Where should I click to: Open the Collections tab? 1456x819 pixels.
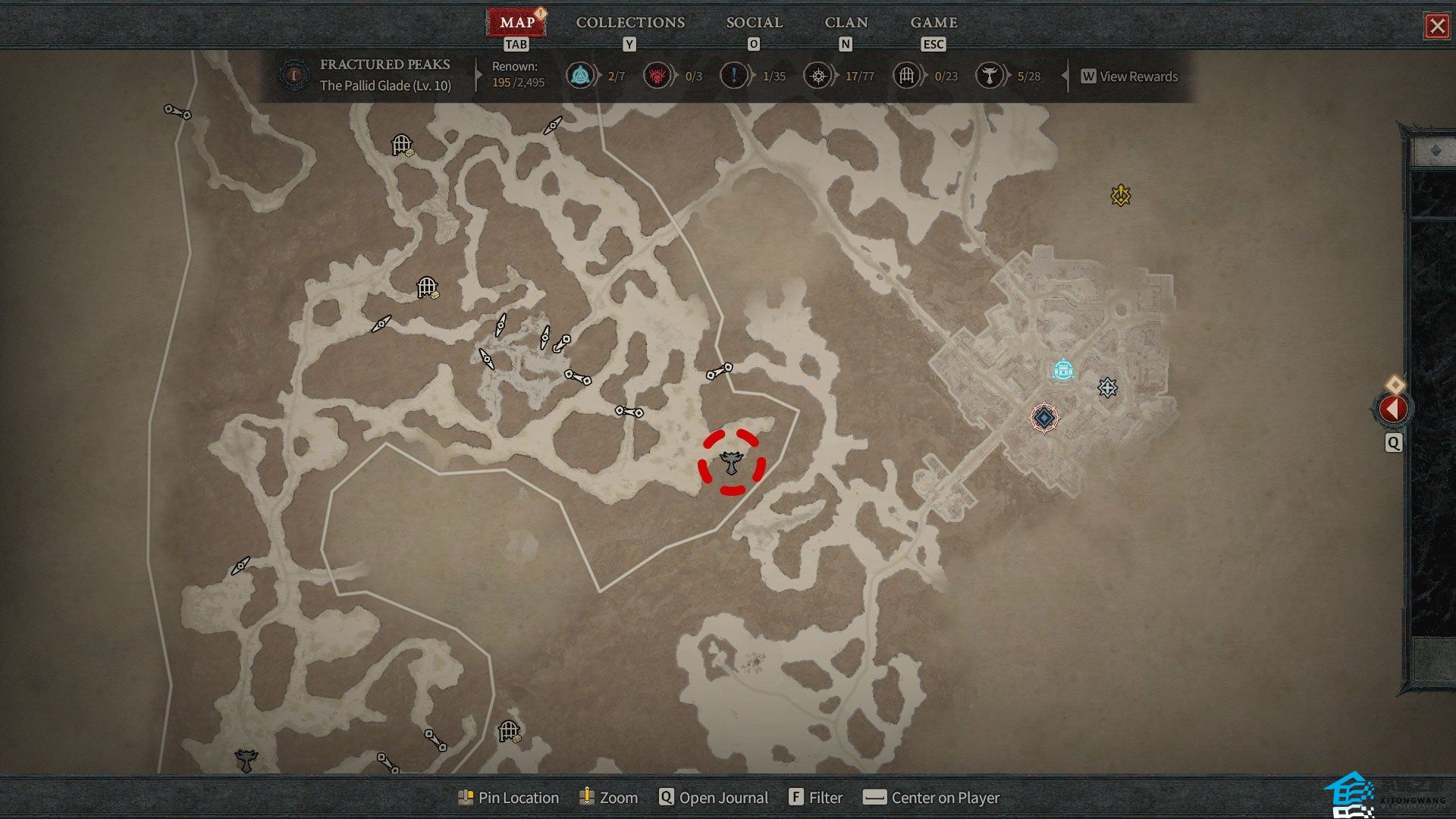pyautogui.click(x=629, y=23)
